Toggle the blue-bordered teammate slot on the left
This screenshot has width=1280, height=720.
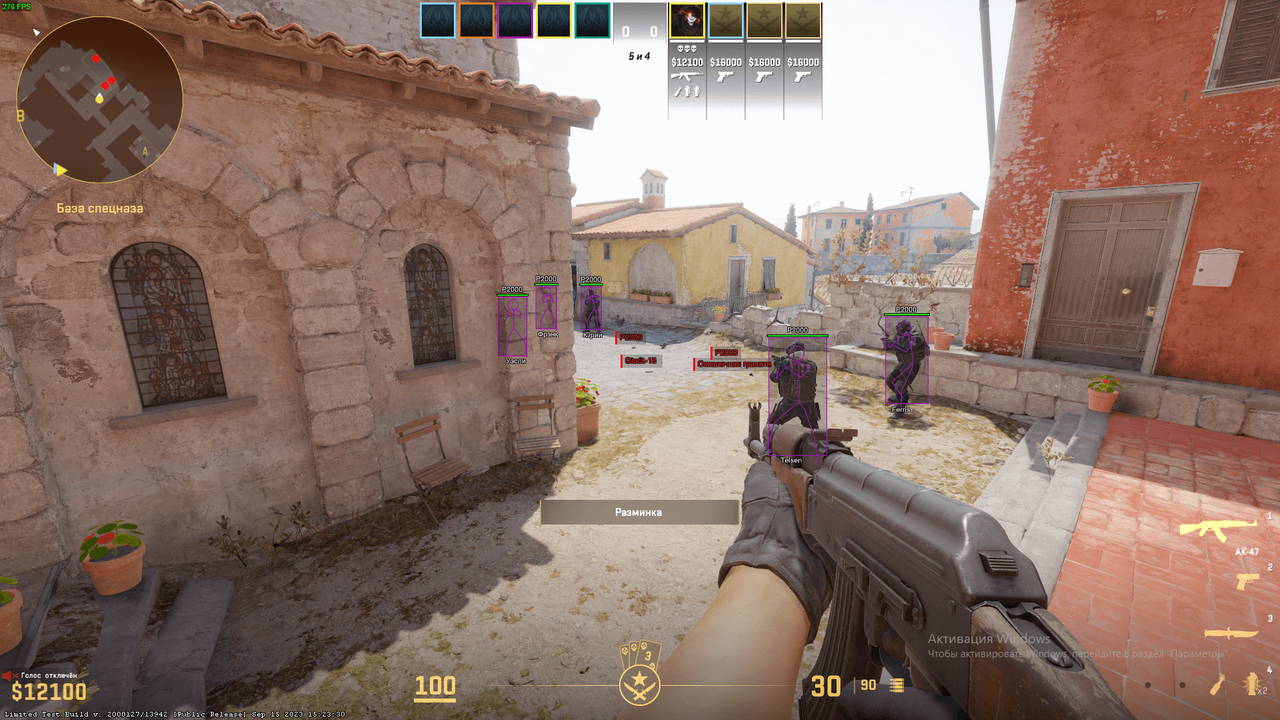click(438, 20)
